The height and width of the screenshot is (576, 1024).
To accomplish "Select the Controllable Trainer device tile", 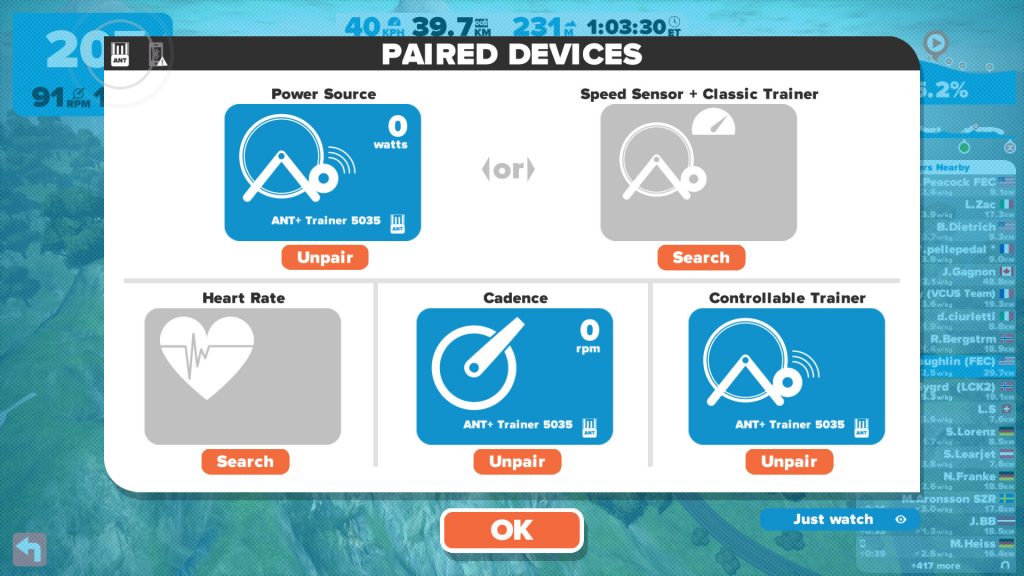I will [x=786, y=376].
